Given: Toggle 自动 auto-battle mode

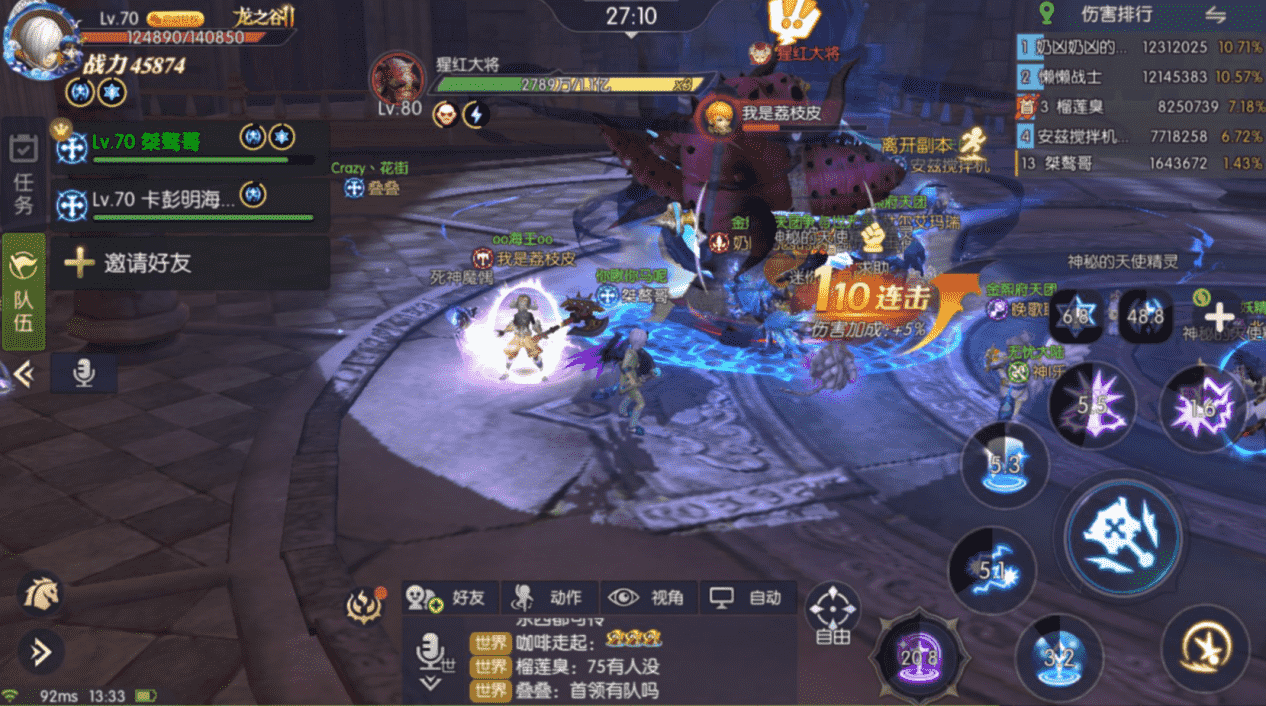Looking at the screenshot, I should click(746, 598).
